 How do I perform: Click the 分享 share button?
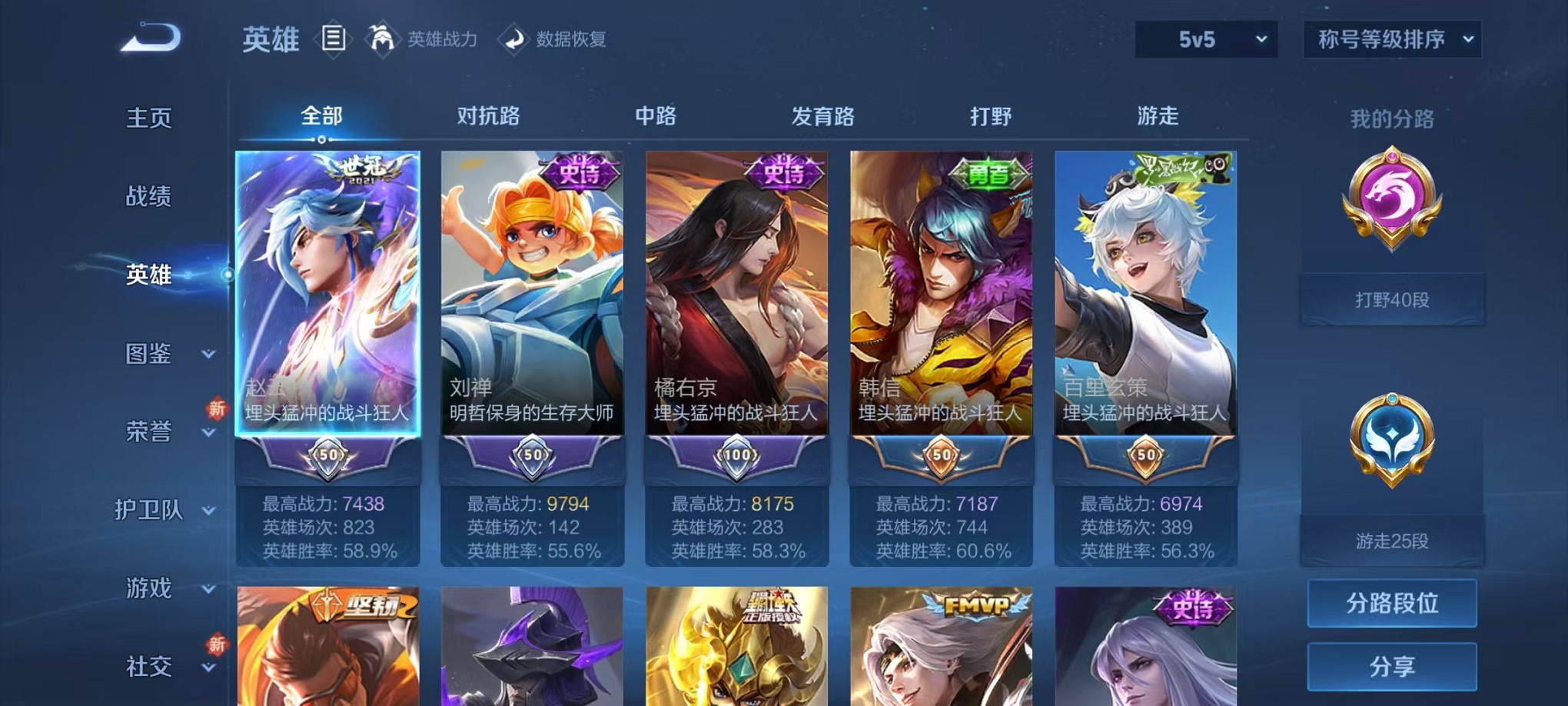pyautogui.click(x=1391, y=666)
